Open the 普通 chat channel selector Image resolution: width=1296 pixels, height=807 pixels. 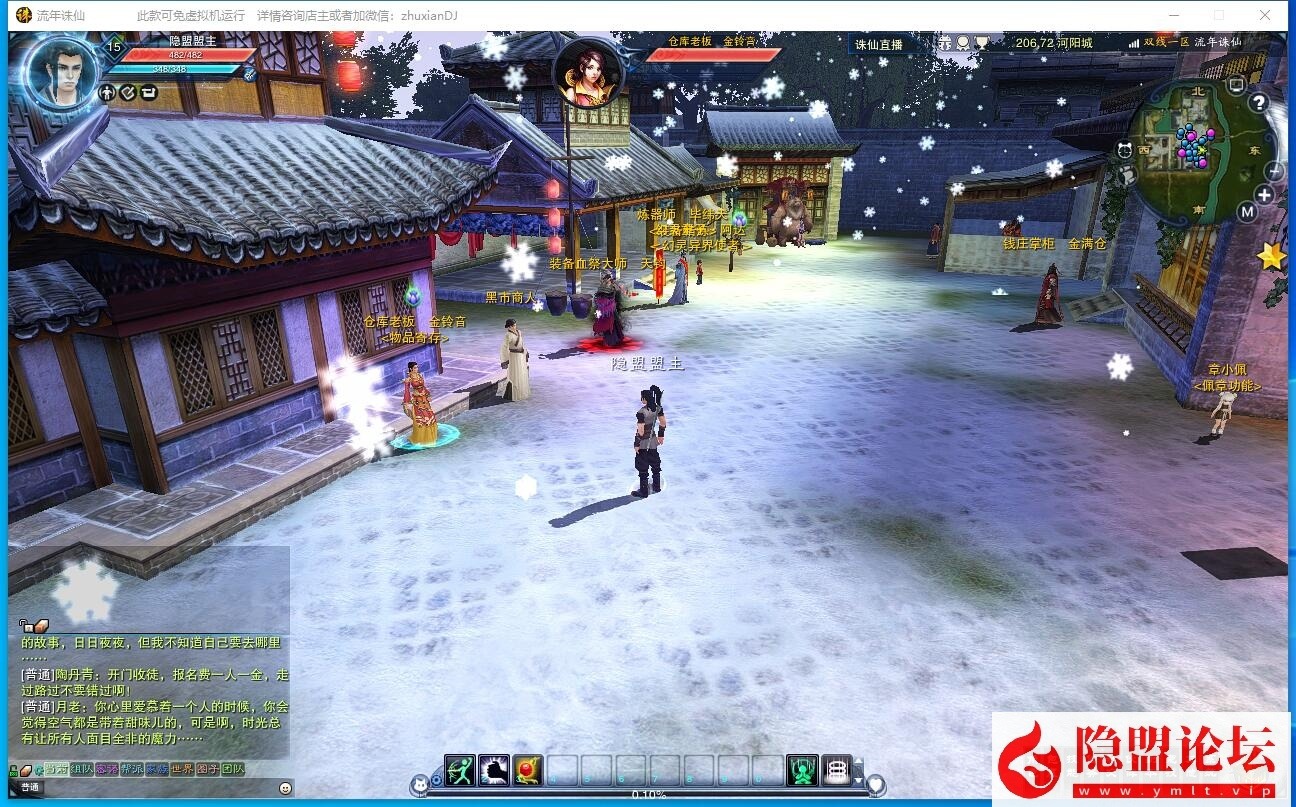click(31, 788)
